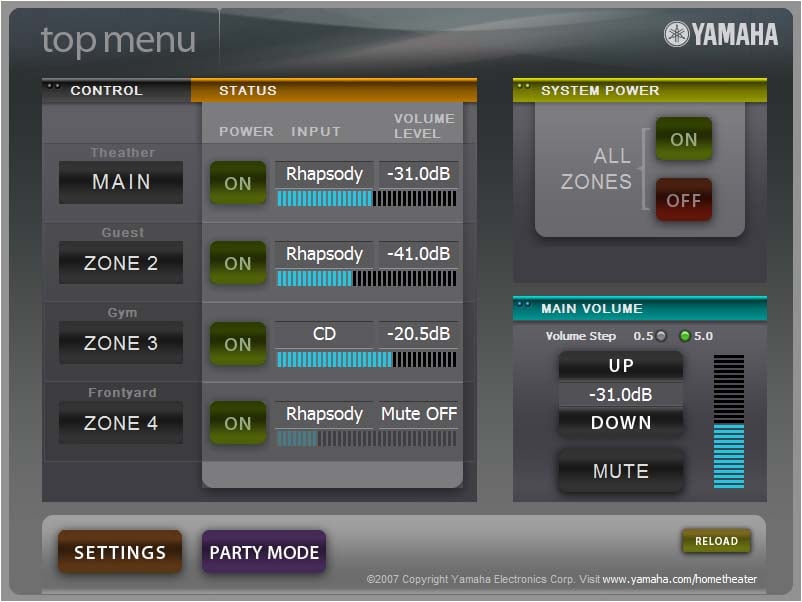Turn all zones OFF
This screenshot has height=602, width=802.
click(684, 200)
